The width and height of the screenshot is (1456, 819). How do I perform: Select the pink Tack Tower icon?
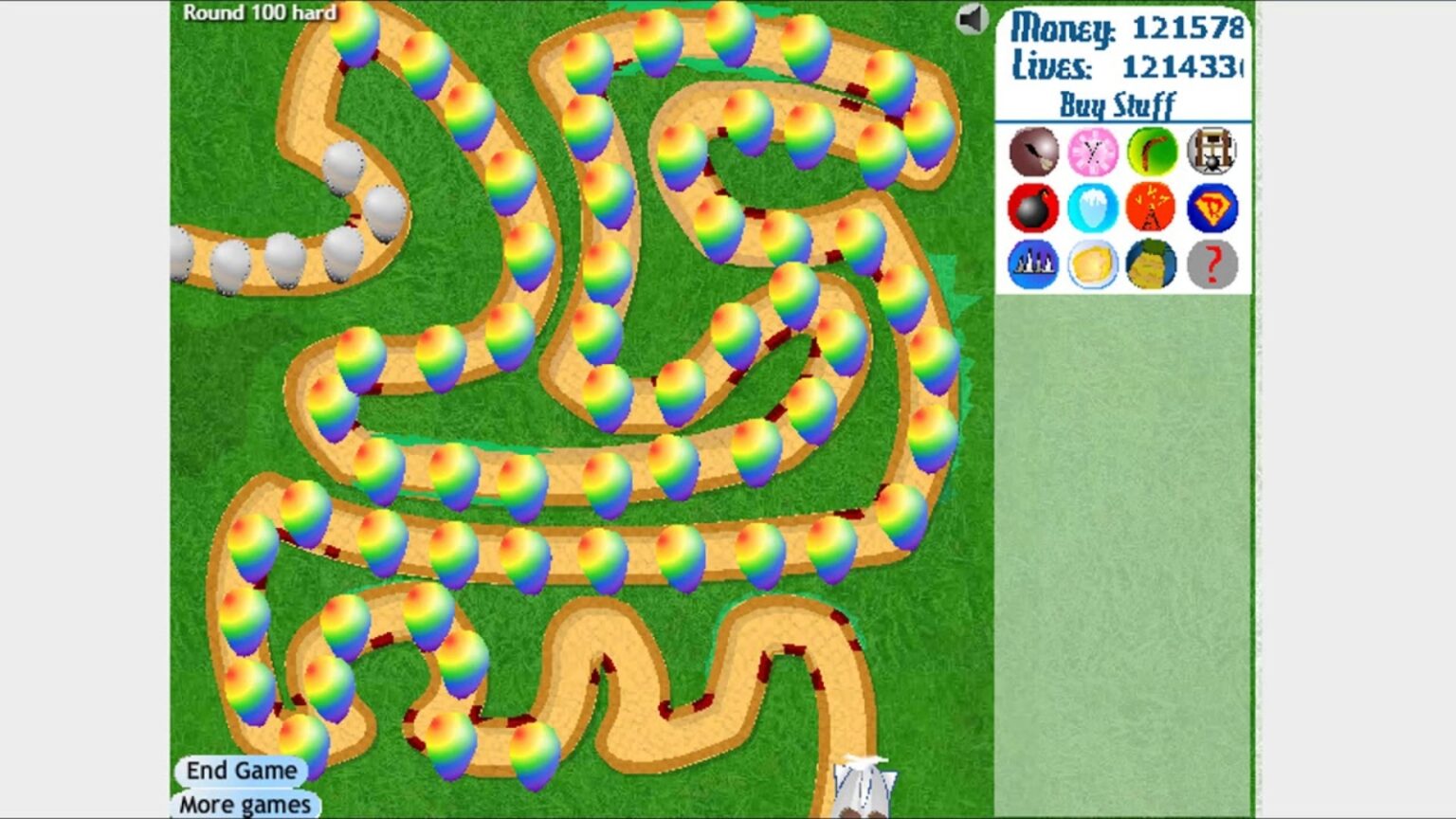coord(1091,152)
